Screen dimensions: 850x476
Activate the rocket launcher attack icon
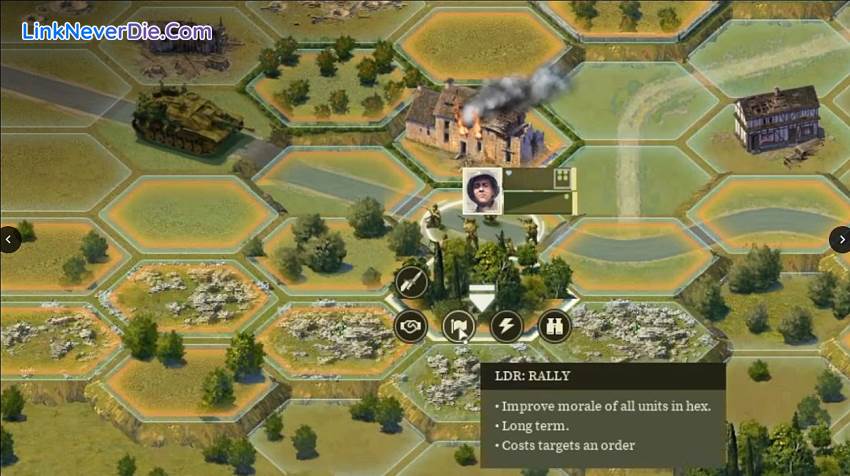410,283
